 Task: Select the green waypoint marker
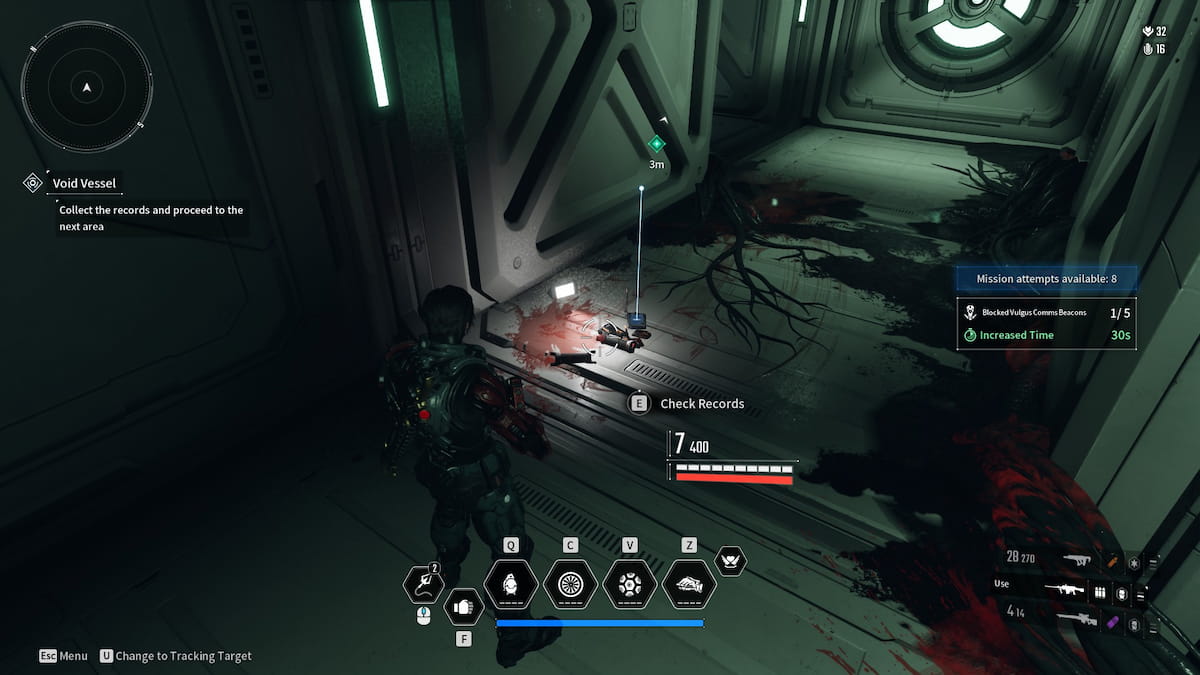tap(656, 144)
